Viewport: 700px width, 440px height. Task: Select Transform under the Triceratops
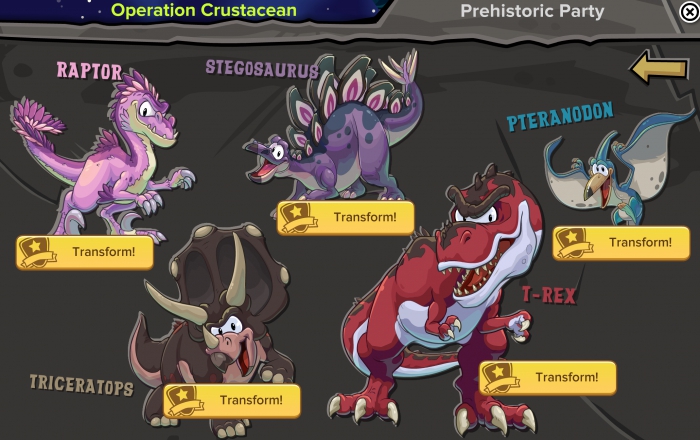click(x=232, y=401)
